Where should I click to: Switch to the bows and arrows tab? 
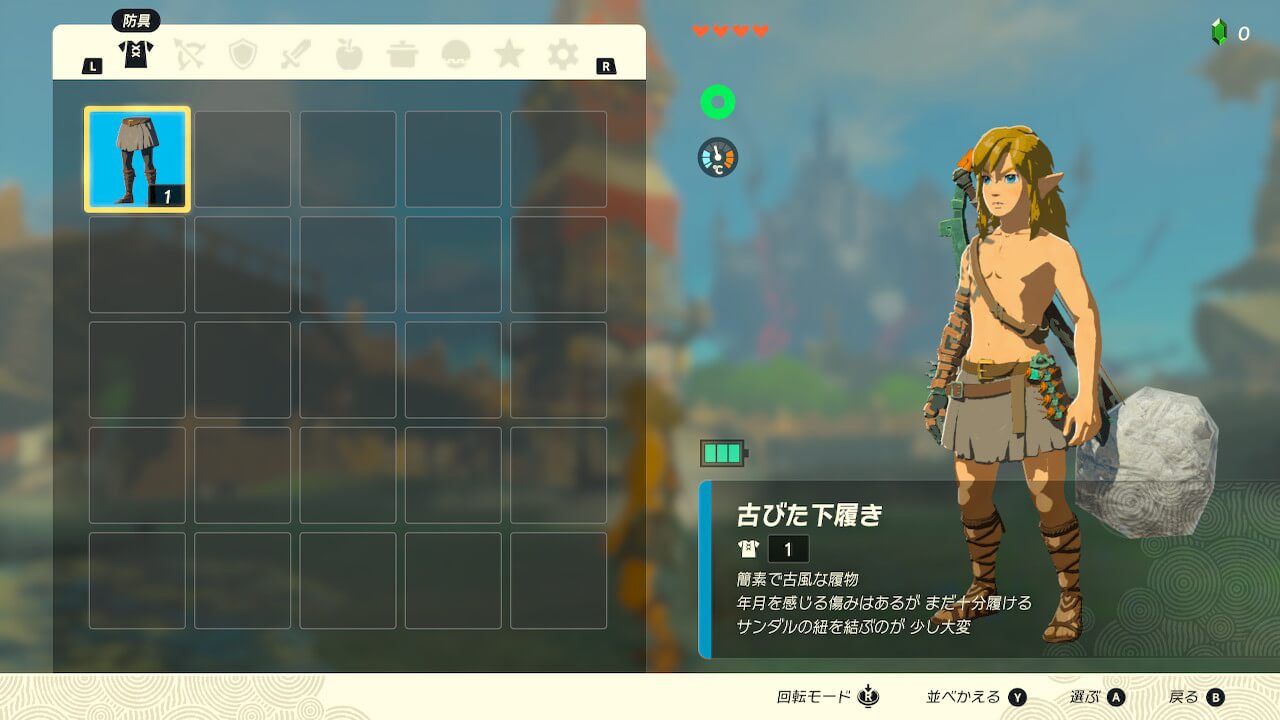(190, 54)
